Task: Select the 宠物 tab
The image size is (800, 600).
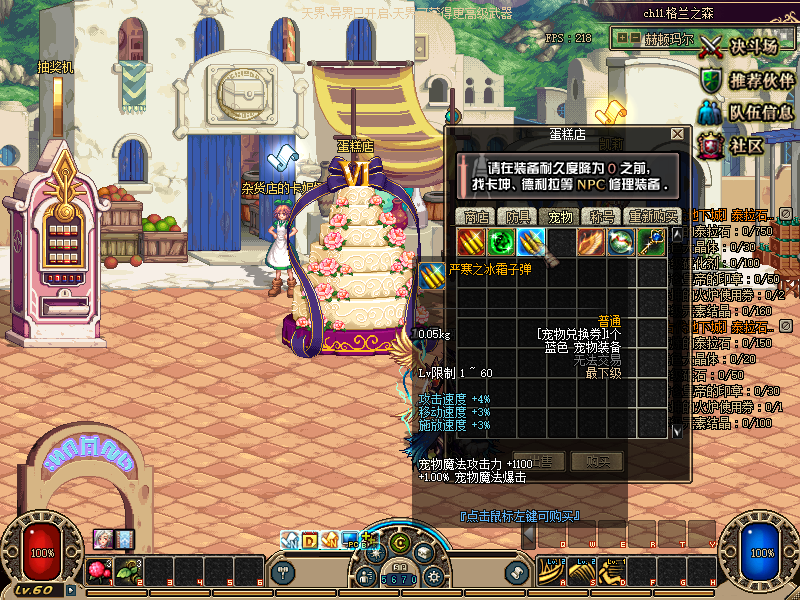Action: tap(559, 216)
